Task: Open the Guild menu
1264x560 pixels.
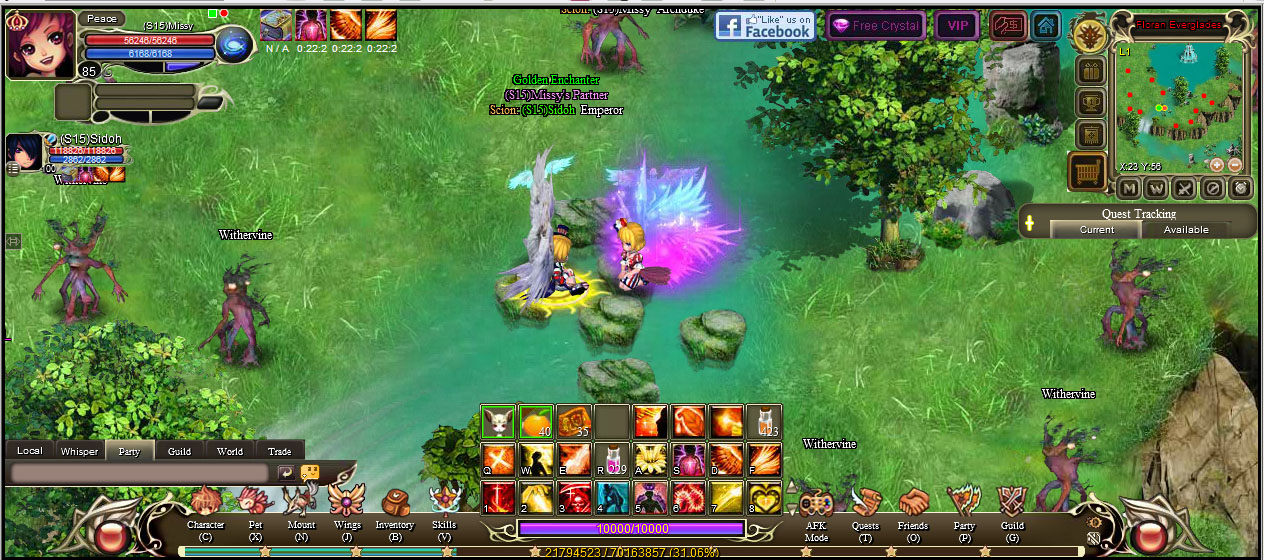Action: tap(1012, 503)
